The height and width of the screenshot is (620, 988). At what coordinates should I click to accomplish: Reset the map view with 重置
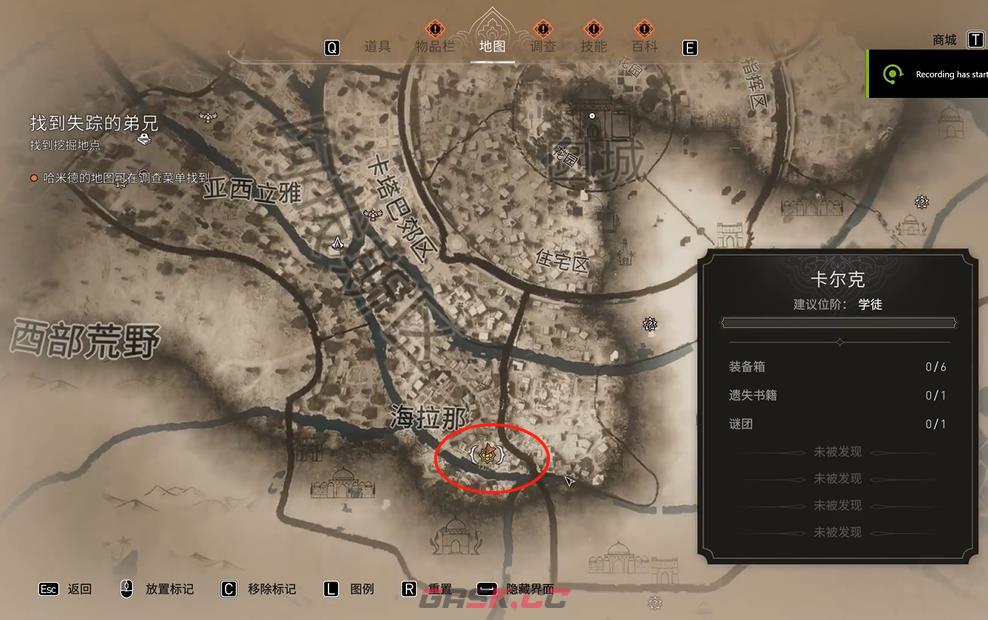(440, 589)
